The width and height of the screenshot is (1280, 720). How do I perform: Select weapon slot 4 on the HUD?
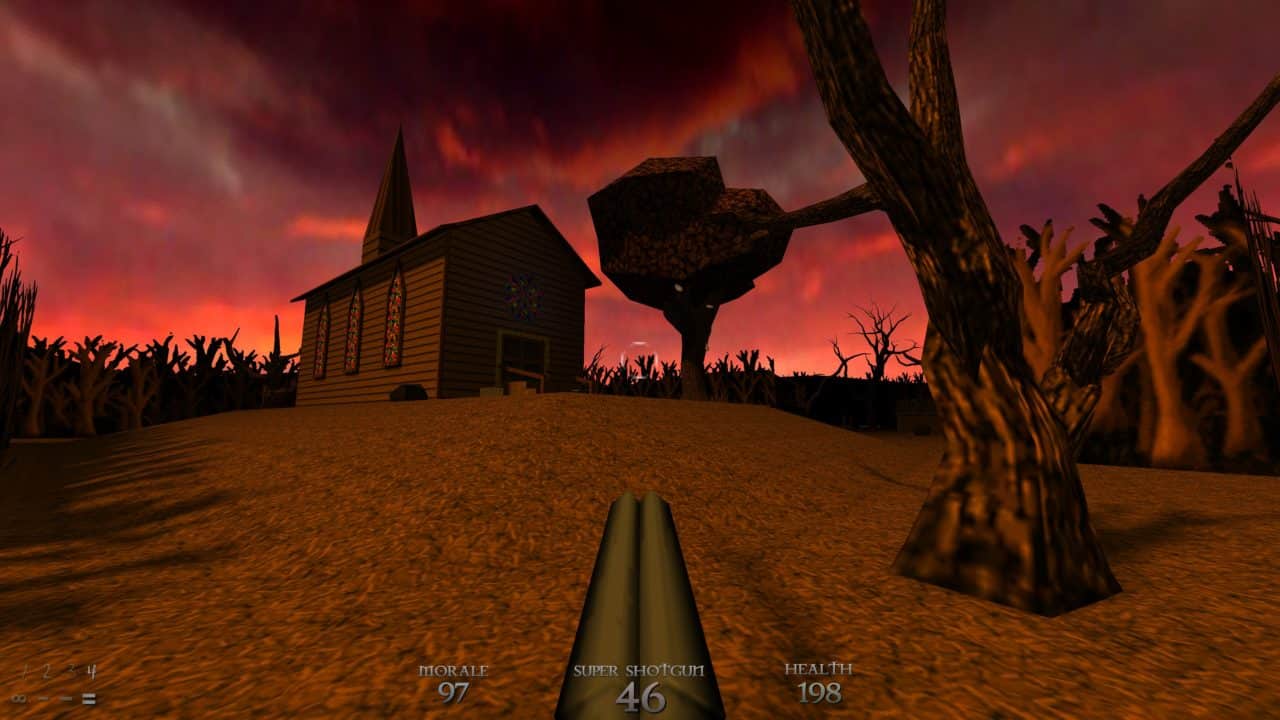point(92,671)
